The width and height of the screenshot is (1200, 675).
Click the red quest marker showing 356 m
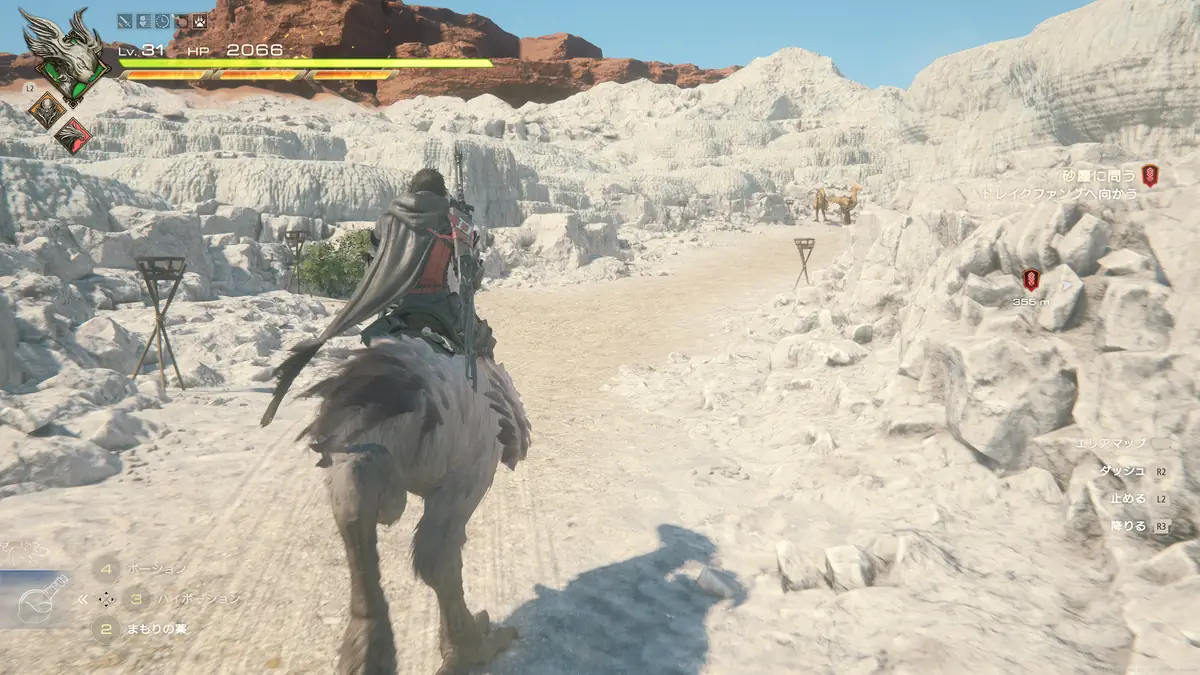pyautogui.click(x=1031, y=280)
